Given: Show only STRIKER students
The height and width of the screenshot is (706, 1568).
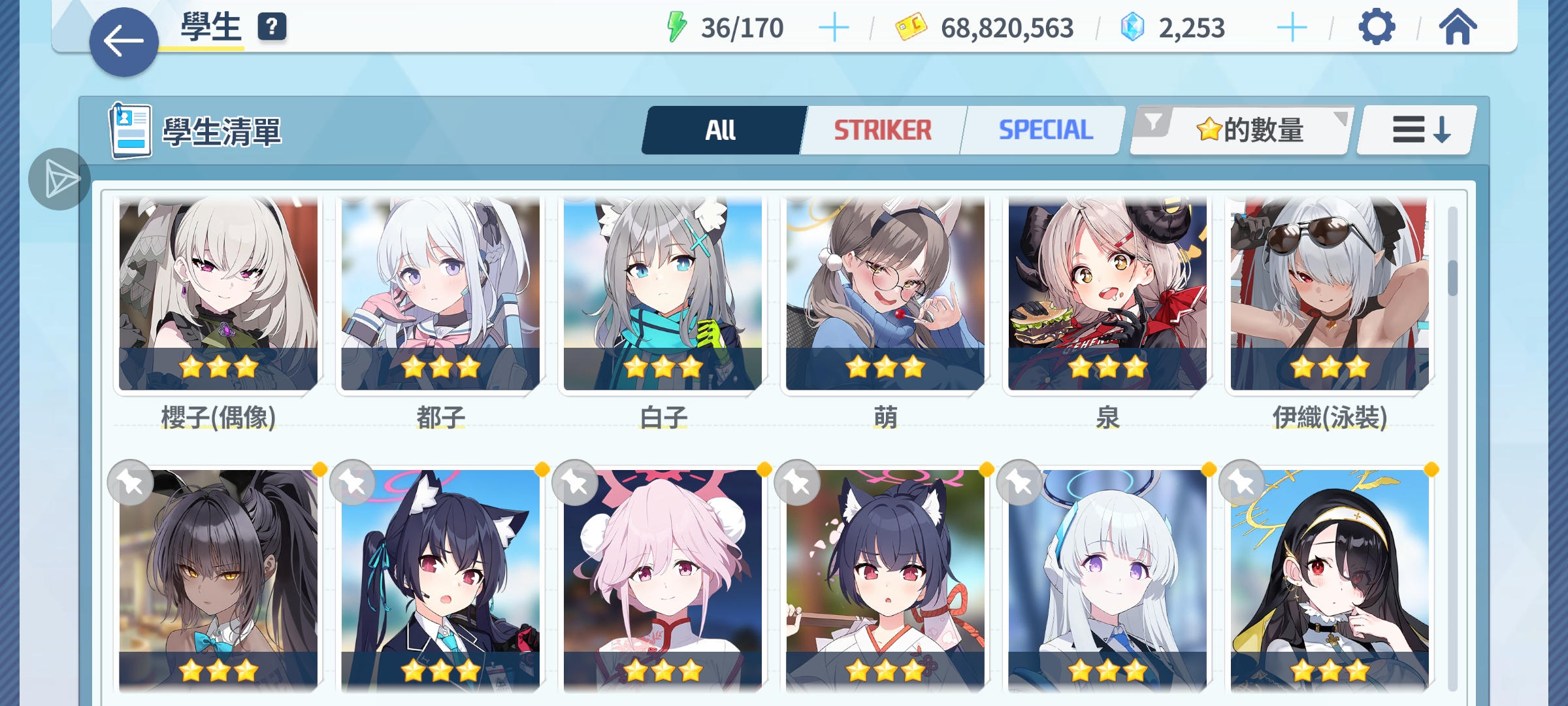Looking at the screenshot, I should coord(883,130).
